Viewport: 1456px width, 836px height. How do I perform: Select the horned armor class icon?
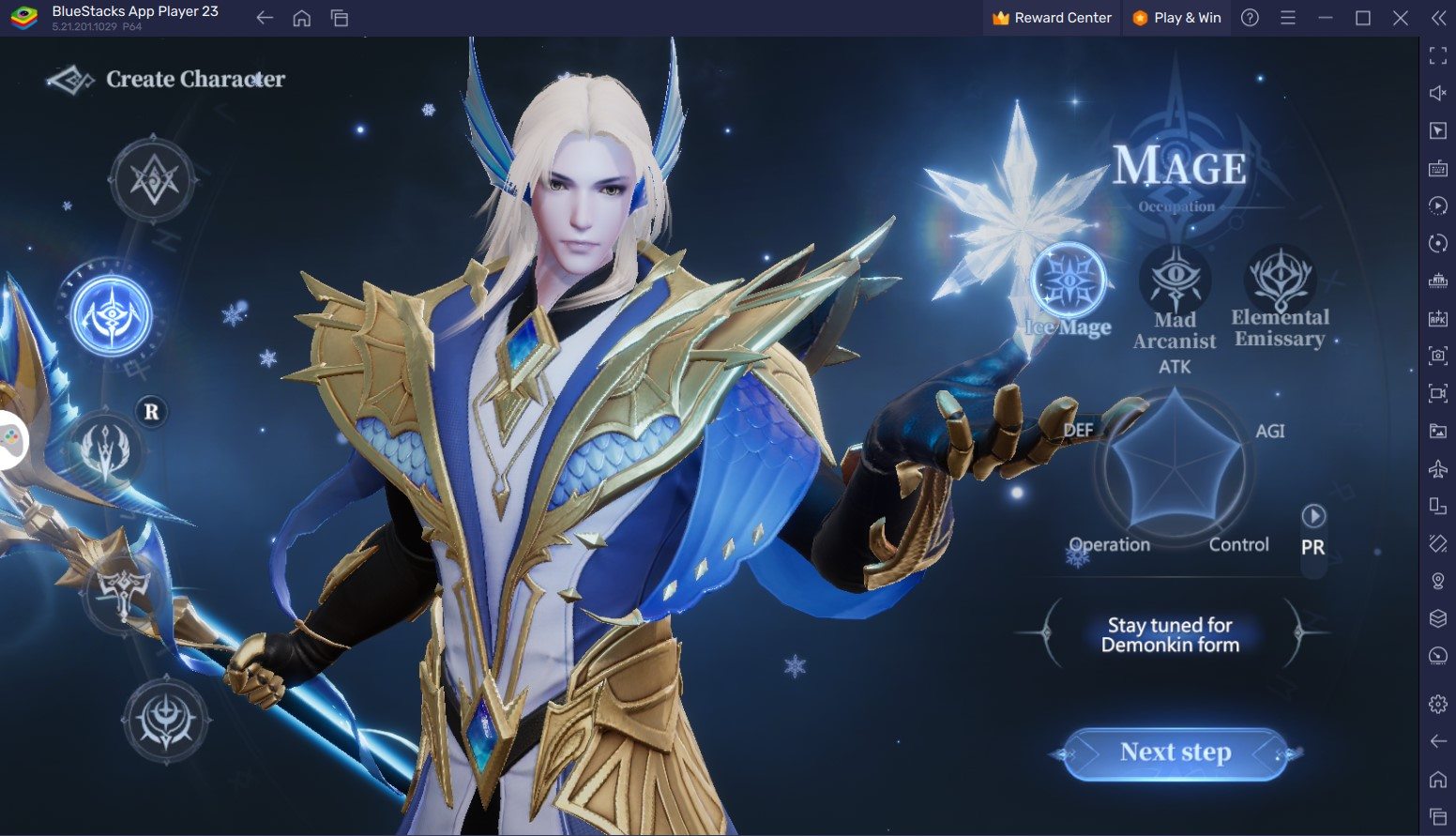coord(124,590)
